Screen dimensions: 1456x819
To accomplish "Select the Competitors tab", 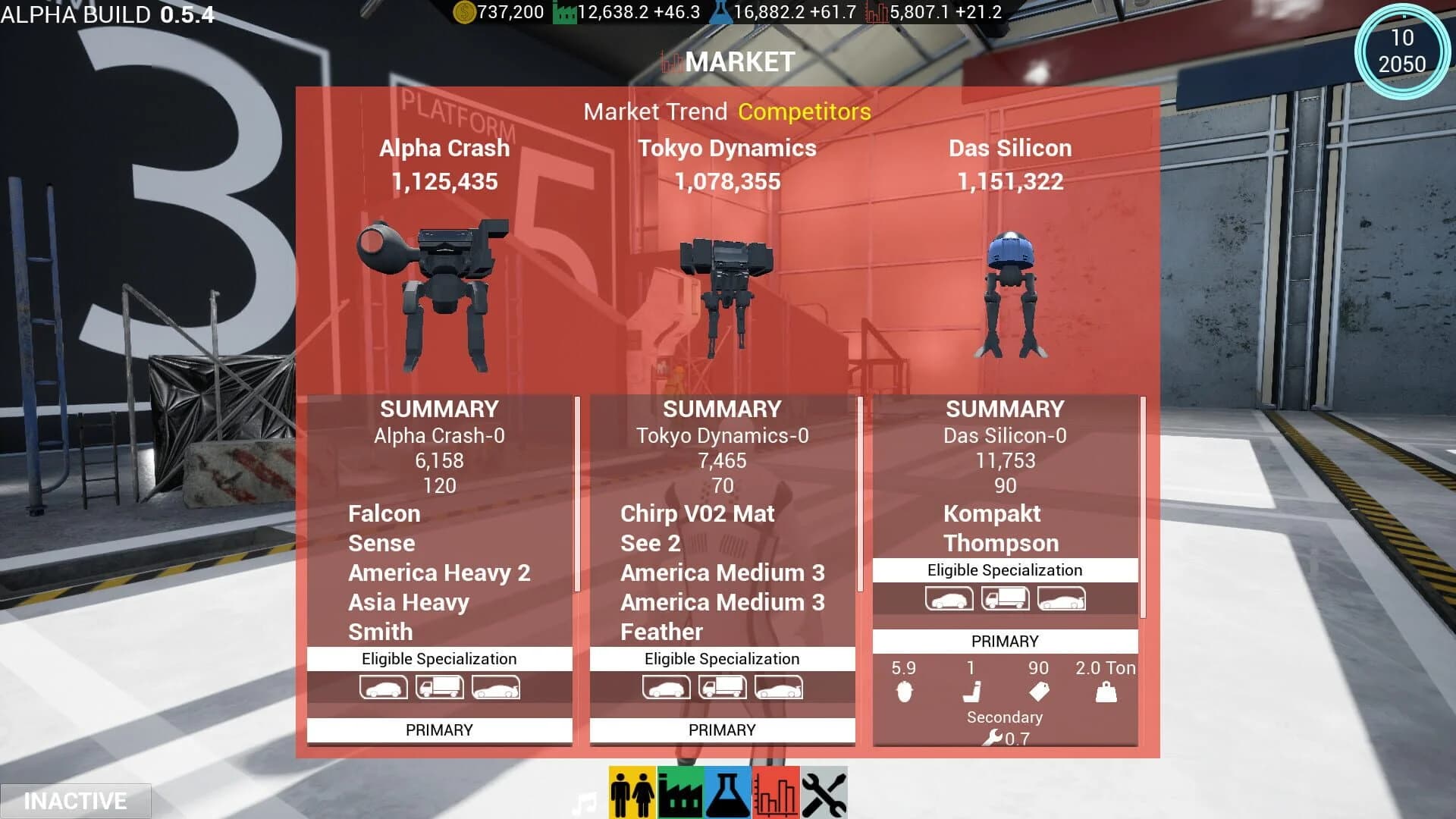I will (x=805, y=111).
